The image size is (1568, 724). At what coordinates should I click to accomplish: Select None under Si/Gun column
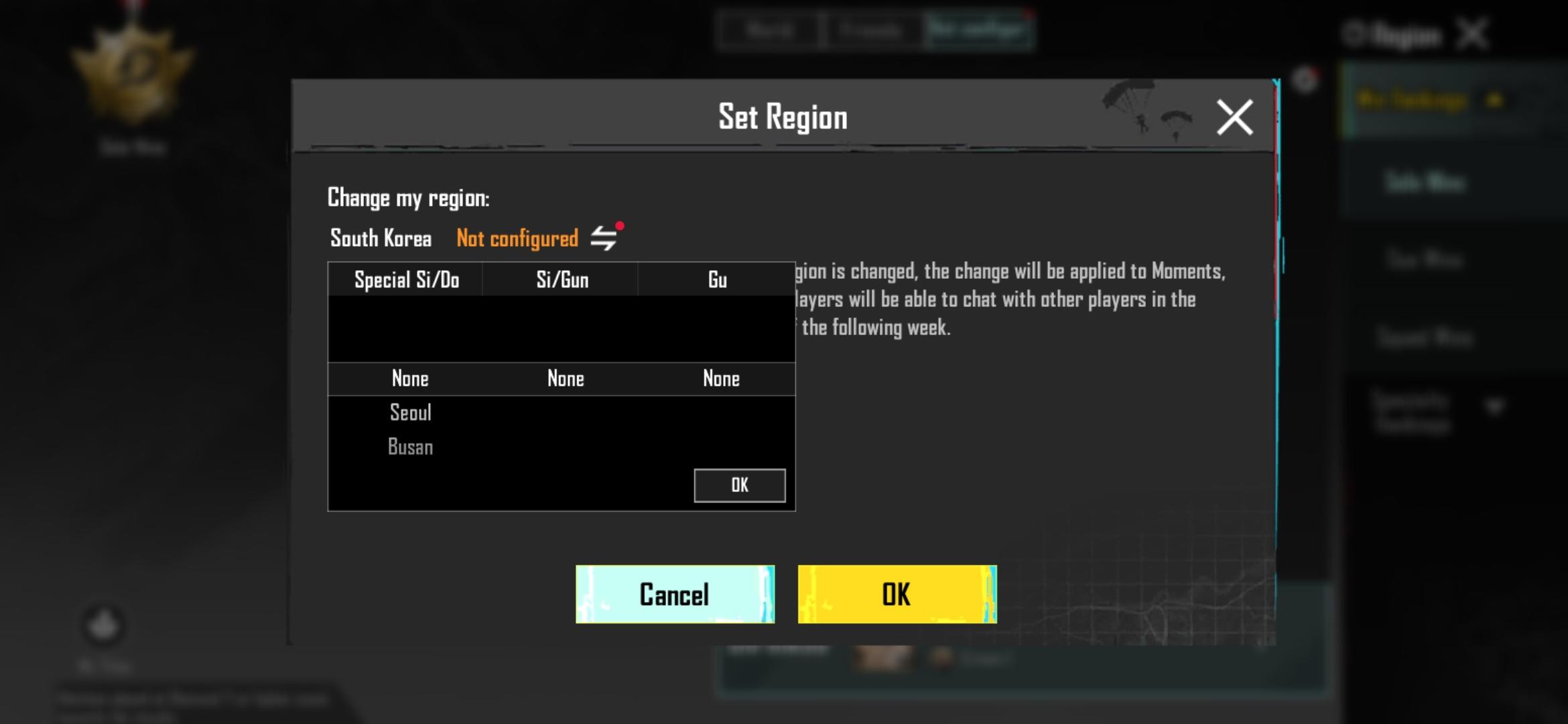pos(566,379)
